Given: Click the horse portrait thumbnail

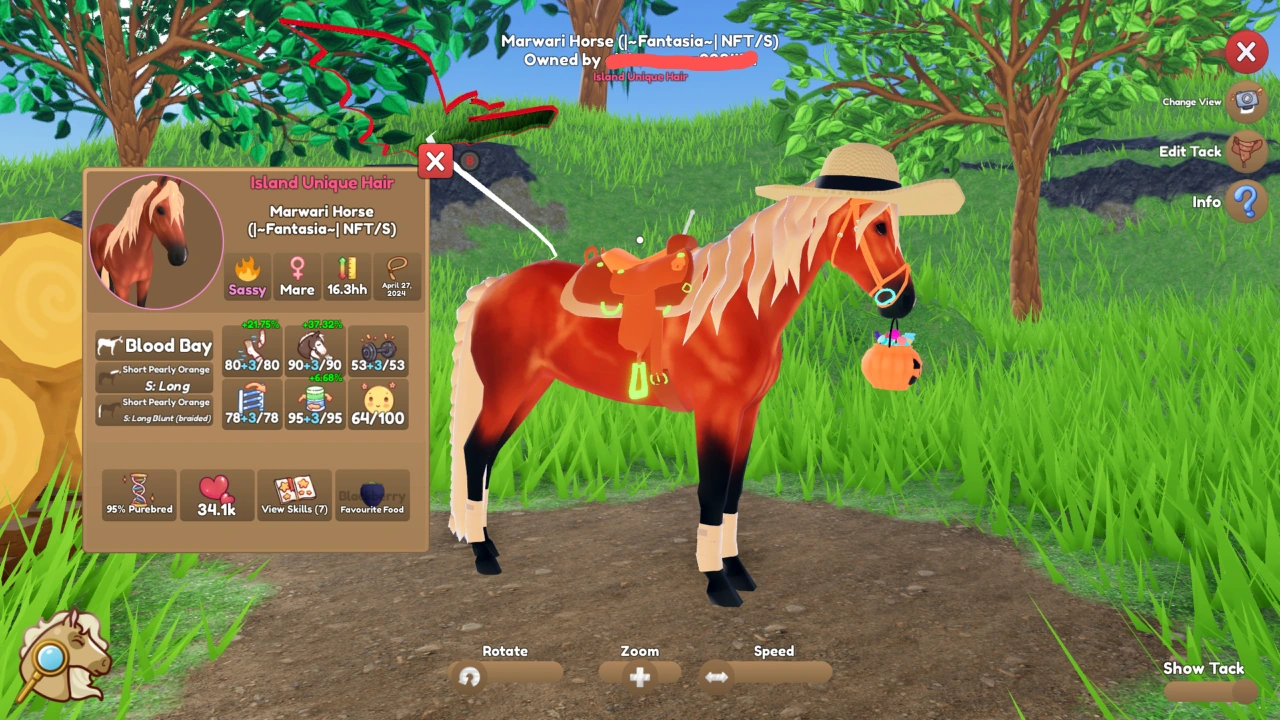Looking at the screenshot, I should pos(155,240).
